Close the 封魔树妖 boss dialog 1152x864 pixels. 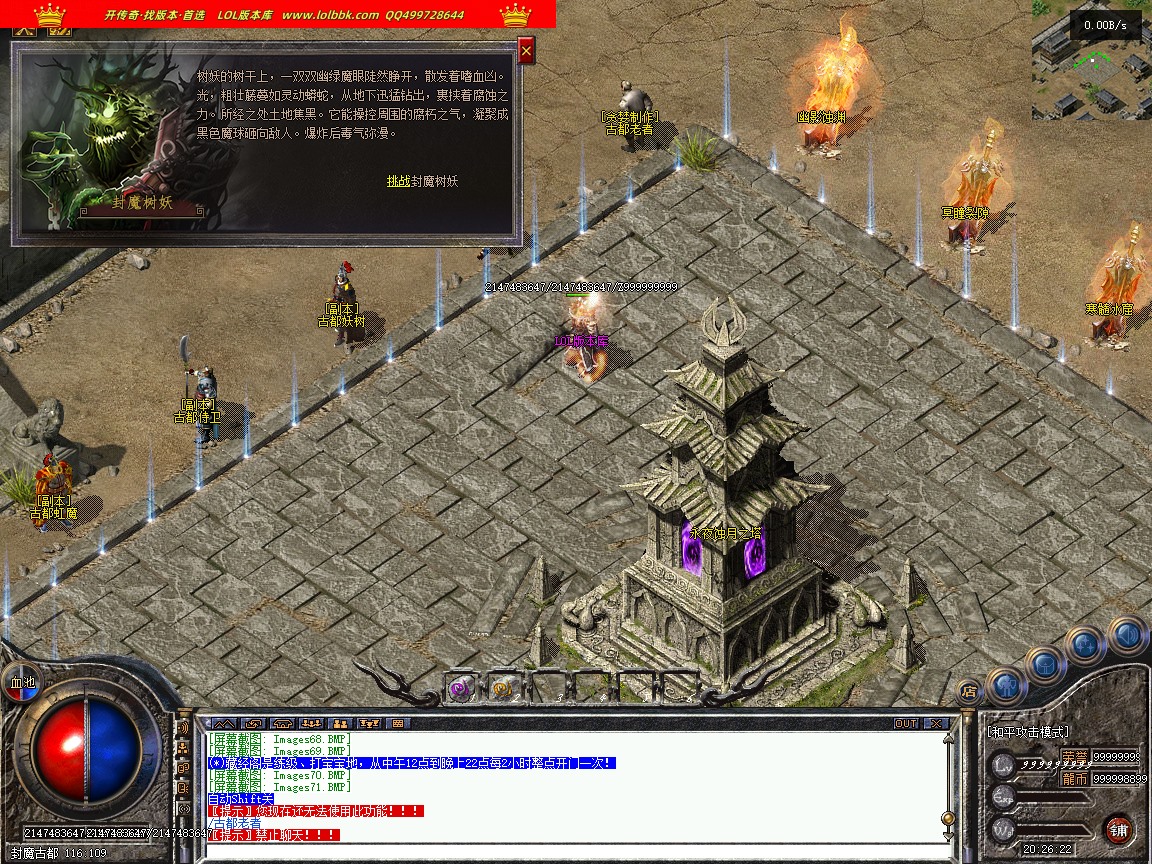[x=526, y=49]
